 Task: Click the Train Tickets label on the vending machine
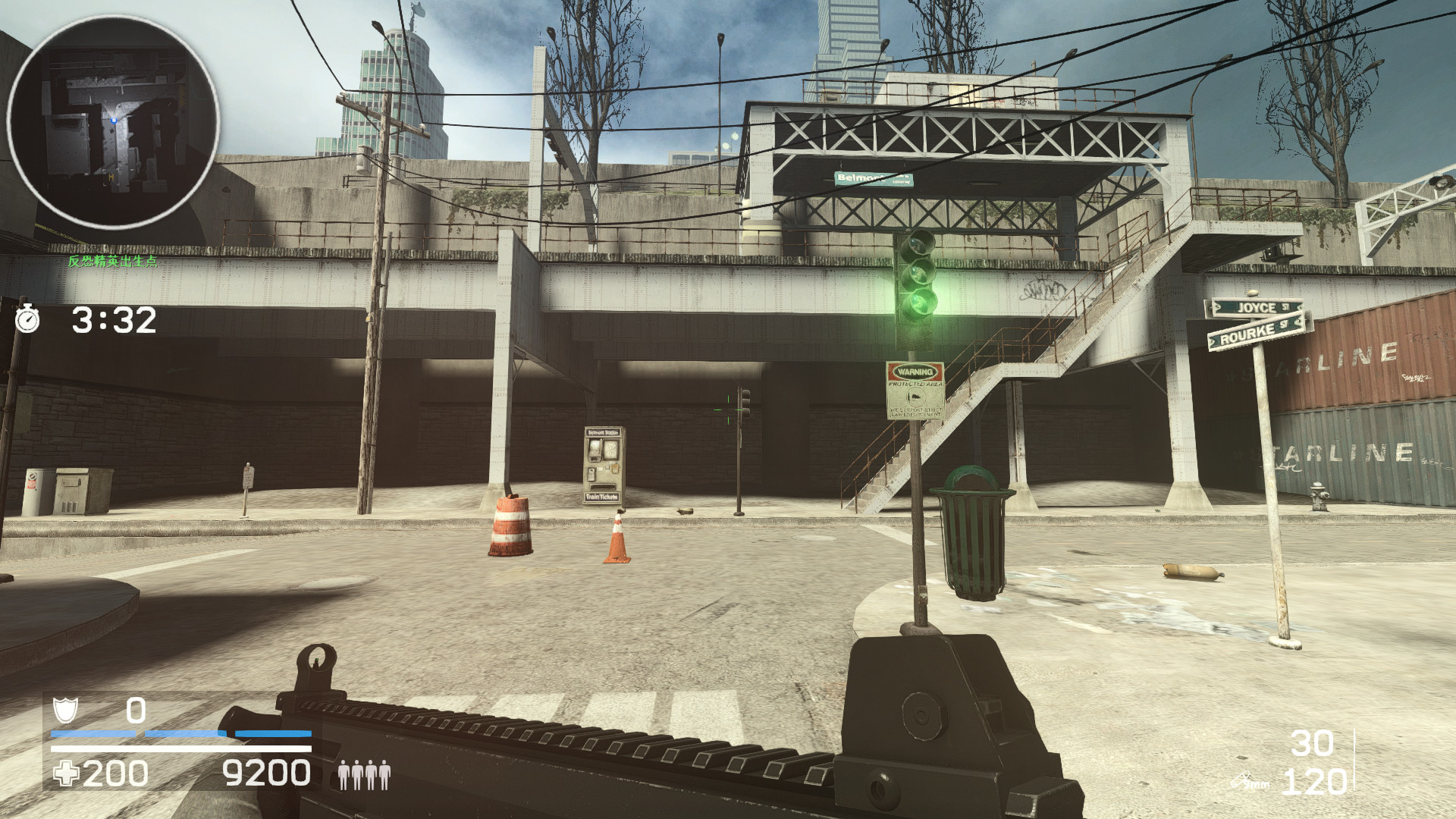[603, 497]
